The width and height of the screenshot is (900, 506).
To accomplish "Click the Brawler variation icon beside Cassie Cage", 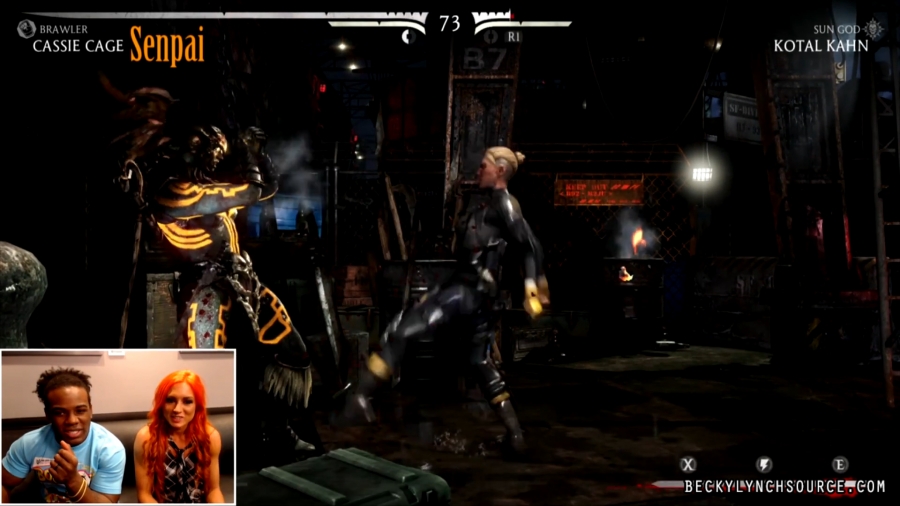I will 26,29.
